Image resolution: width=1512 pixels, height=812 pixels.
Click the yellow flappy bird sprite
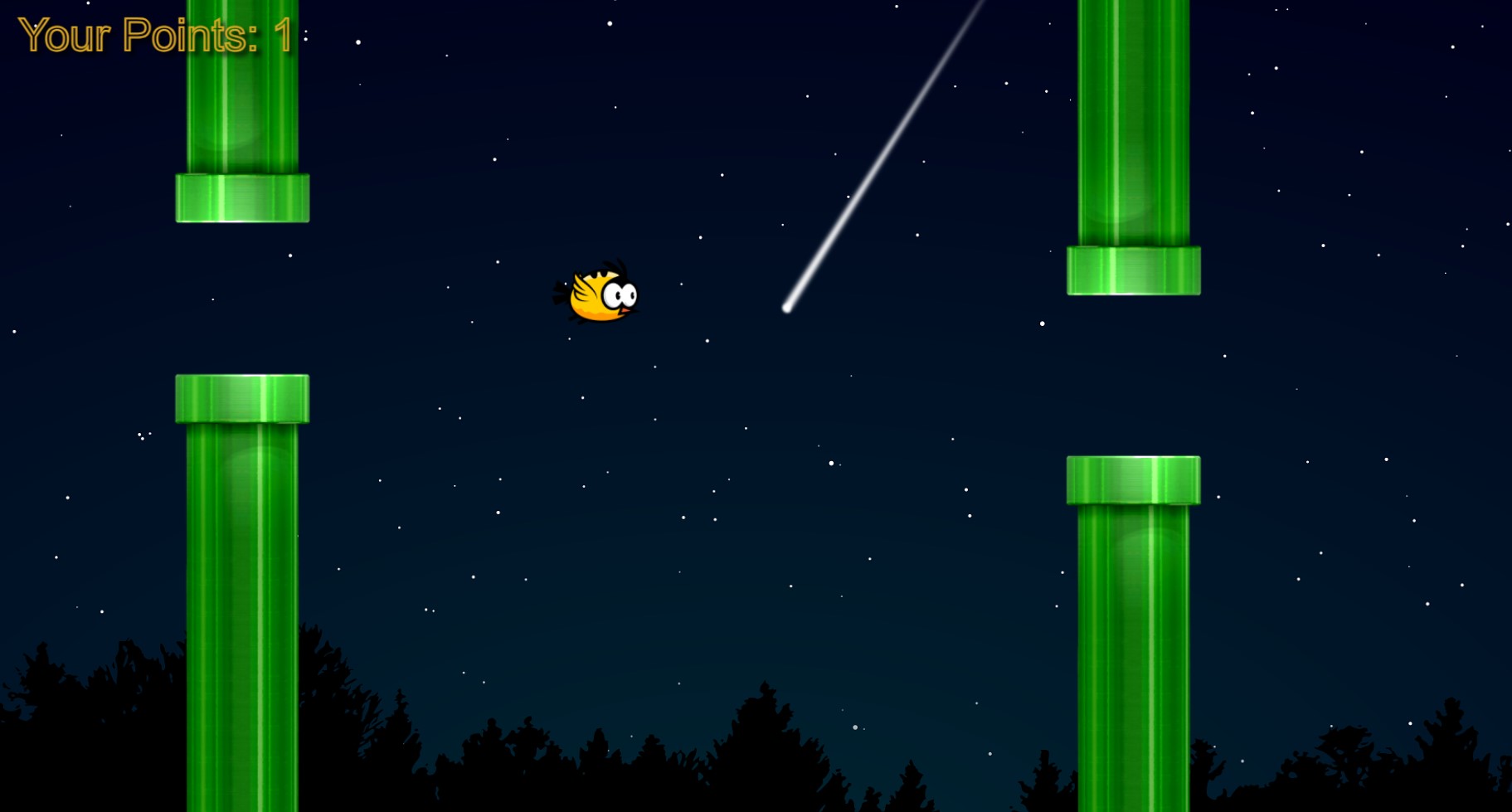tap(601, 295)
